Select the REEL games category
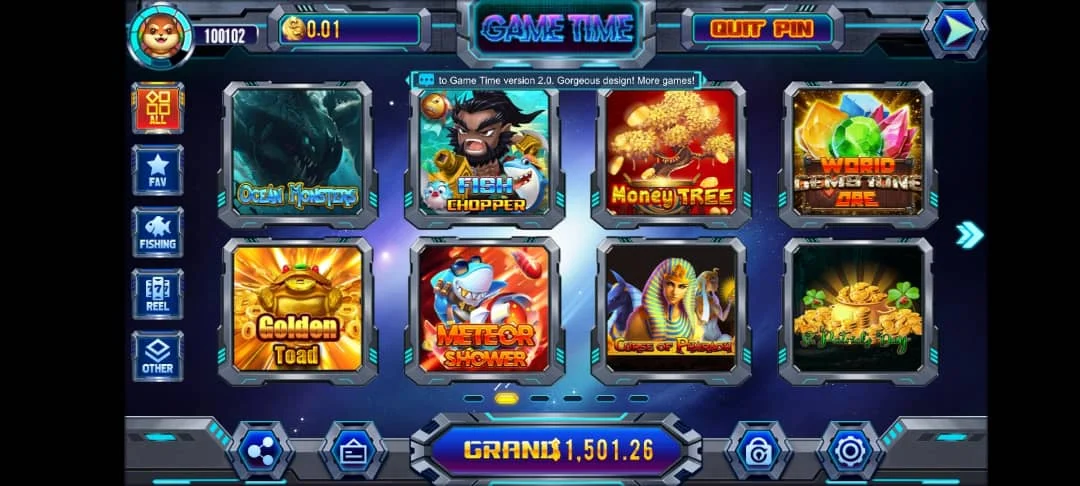 tap(158, 294)
